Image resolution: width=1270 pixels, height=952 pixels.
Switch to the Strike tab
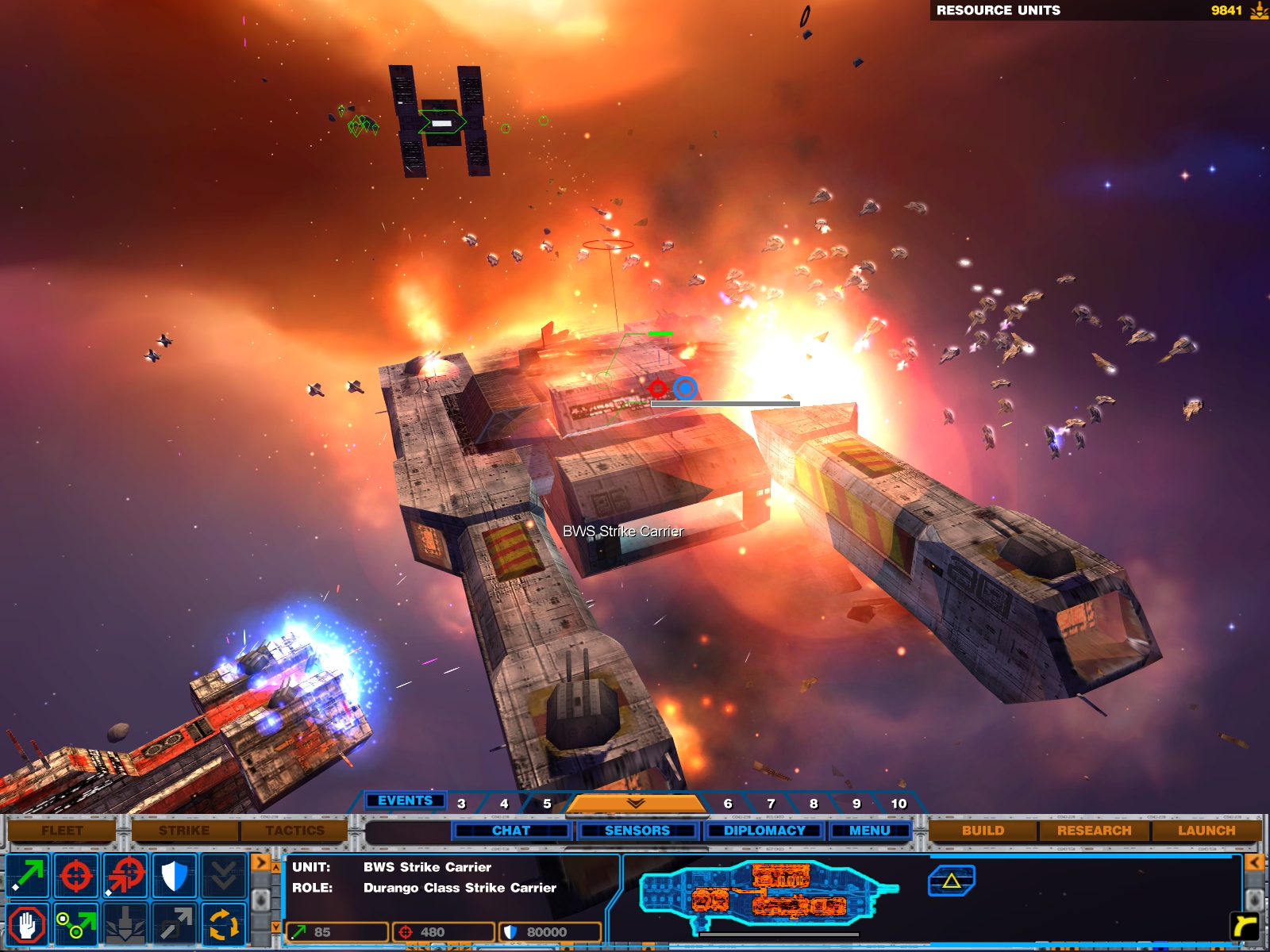tap(184, 831)
